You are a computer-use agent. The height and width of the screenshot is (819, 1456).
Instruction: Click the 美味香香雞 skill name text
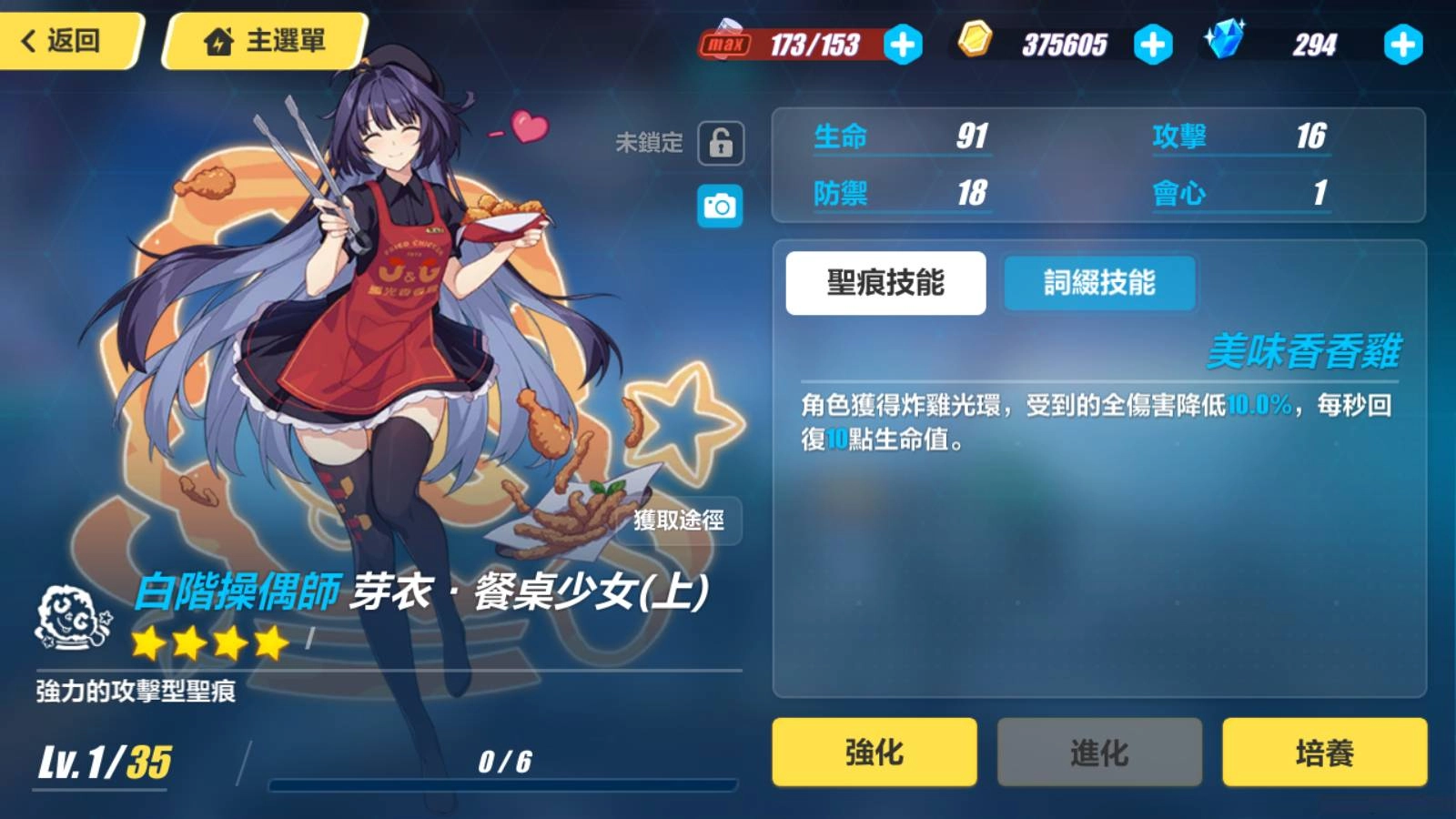point(1306,349)
